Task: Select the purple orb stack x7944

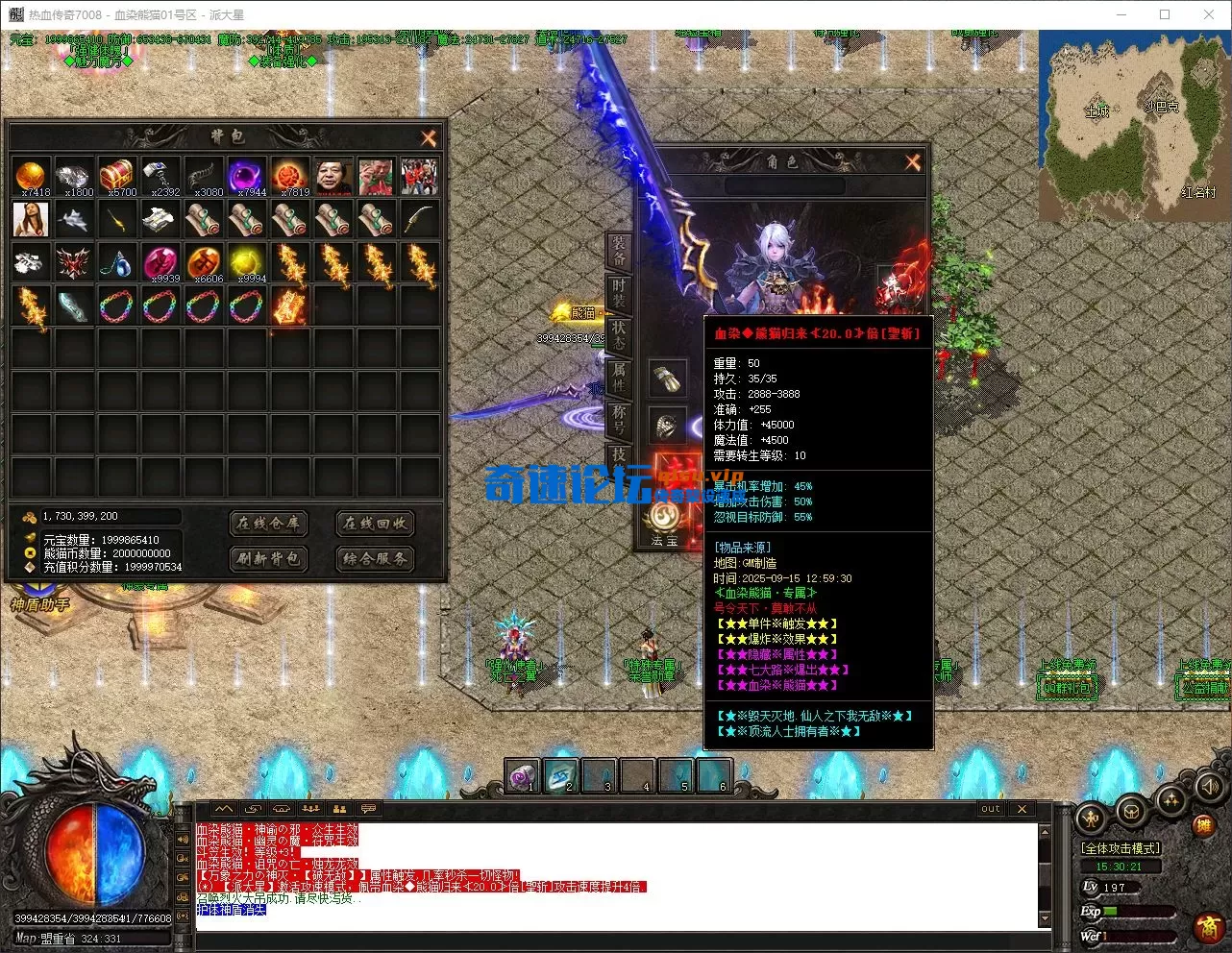Action: tap(247, 177)
